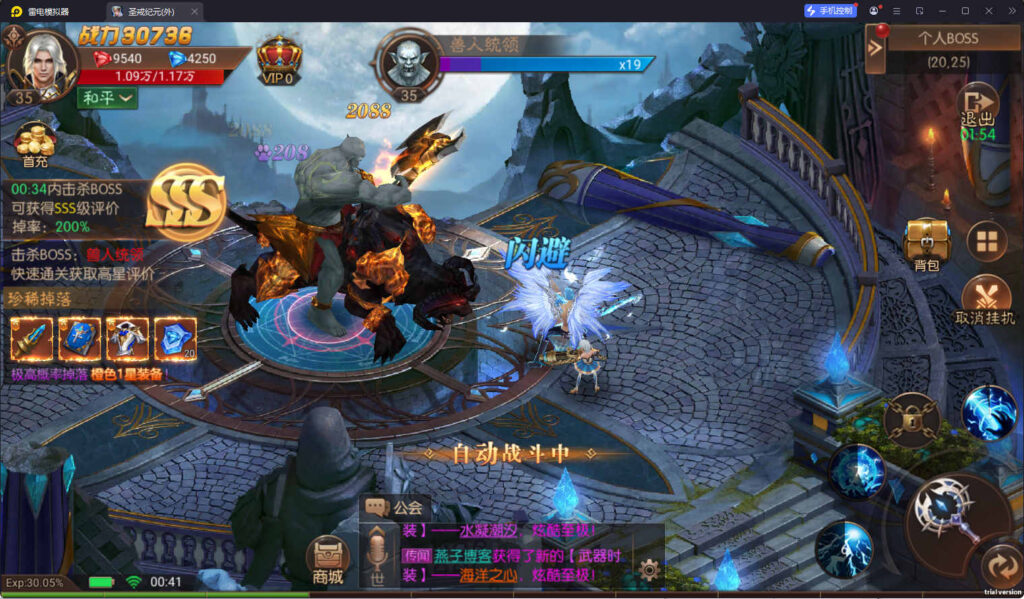Inspect the sword rare drop icon

pyautogui.click(x=32, y=339)
